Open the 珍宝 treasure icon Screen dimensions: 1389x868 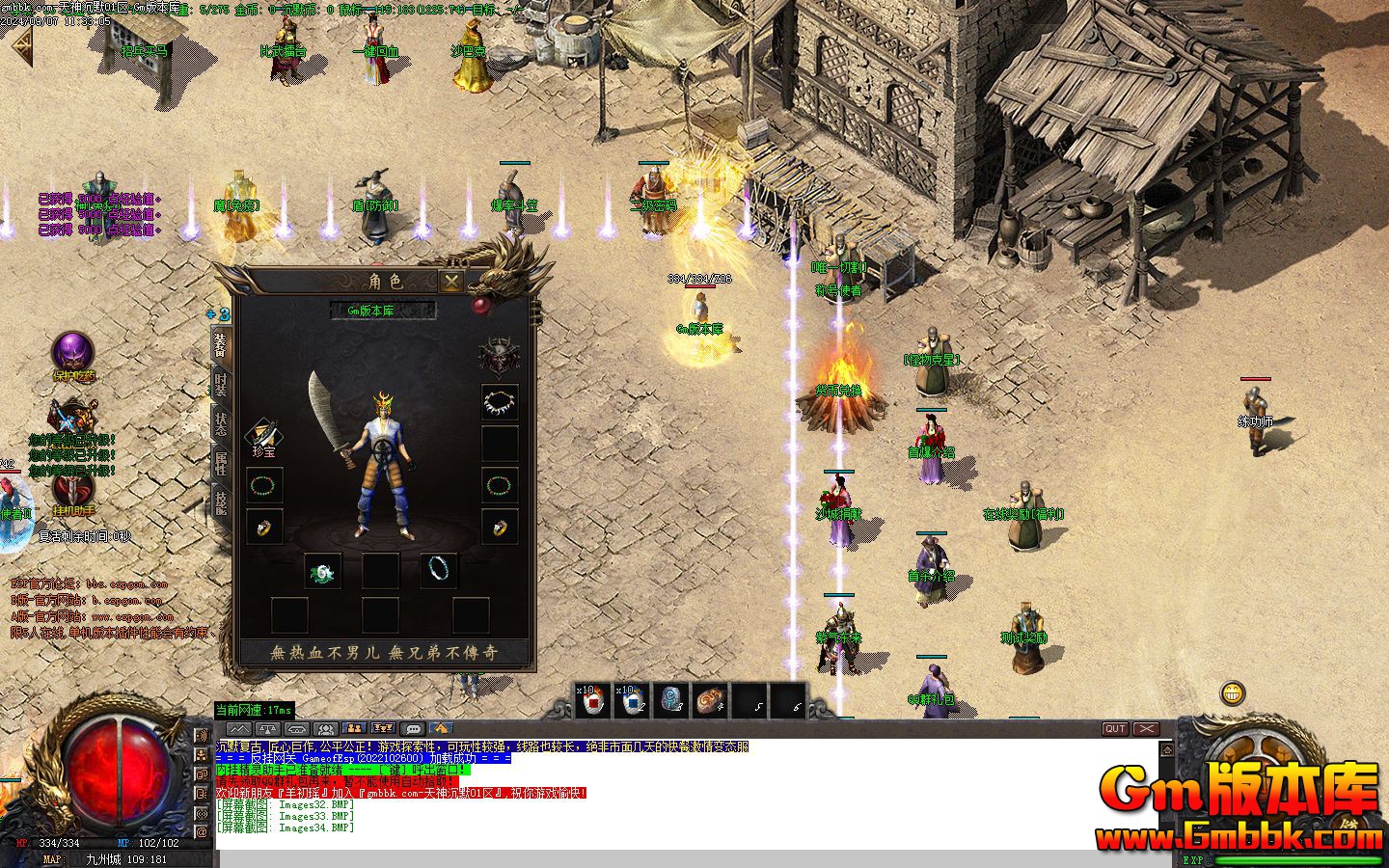[262, 437]
